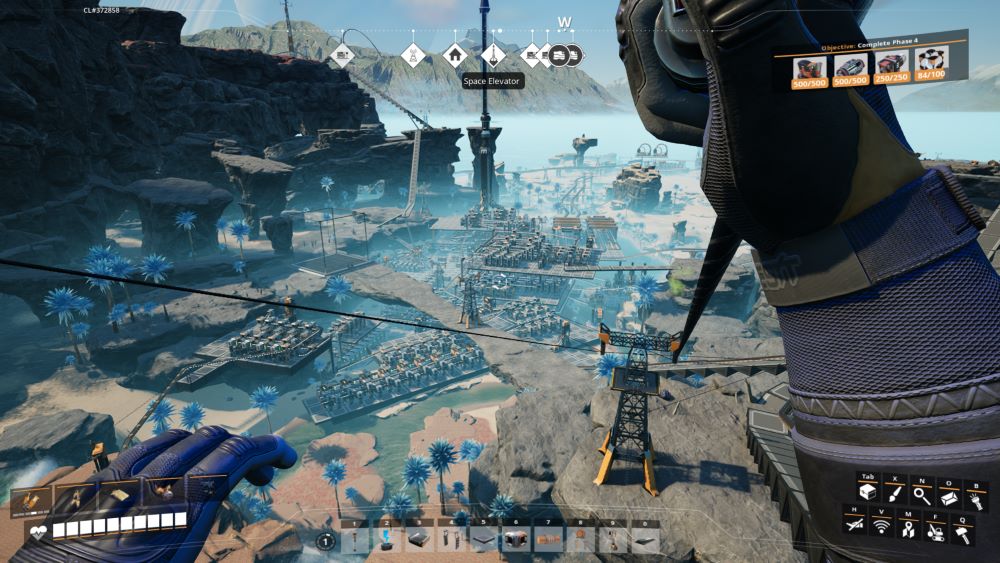The height and width of the screenshot is (563, 1000).
Task: Select the radar tower compass marker
Action: (412, 54)
